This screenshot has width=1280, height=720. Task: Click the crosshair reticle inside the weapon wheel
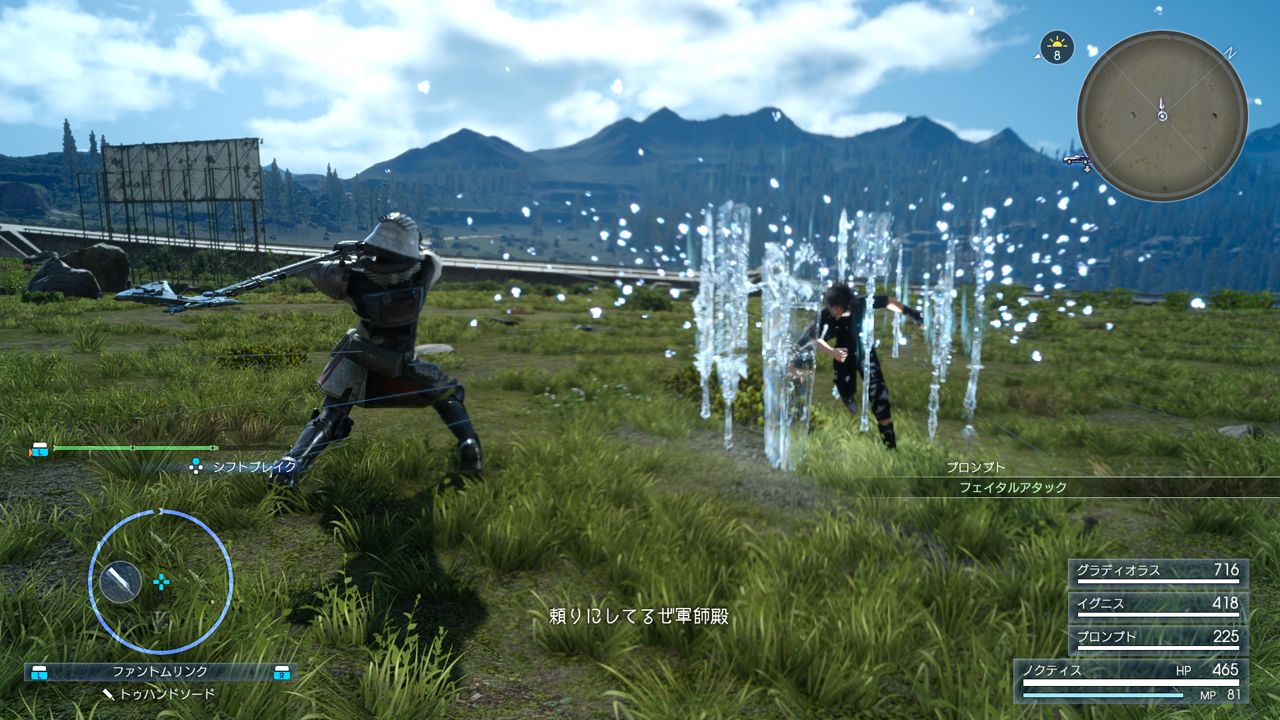(161, 581)
